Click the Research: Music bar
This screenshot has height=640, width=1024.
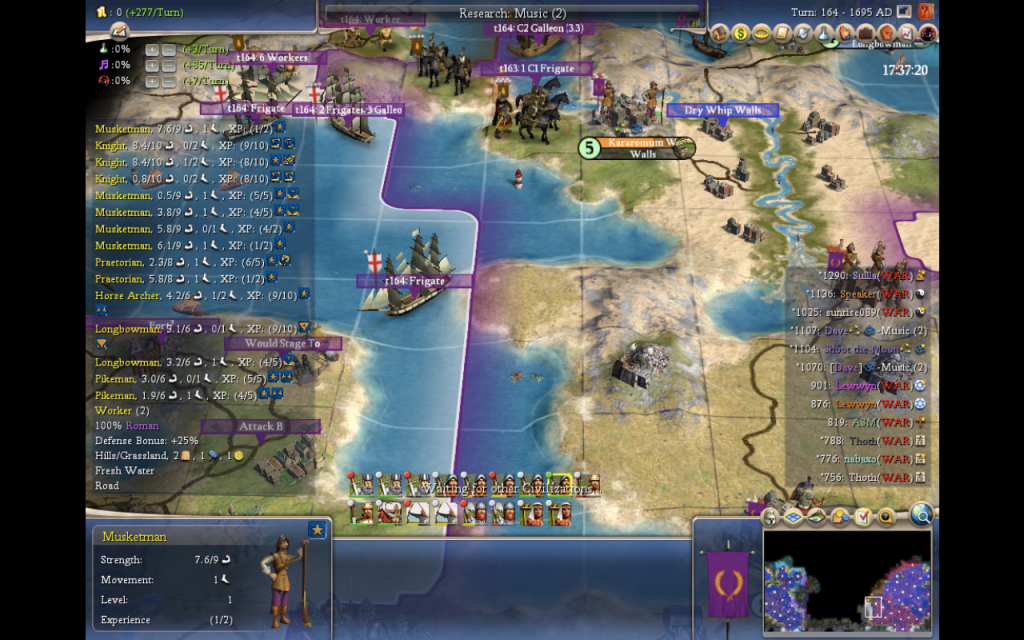(512, 13)
